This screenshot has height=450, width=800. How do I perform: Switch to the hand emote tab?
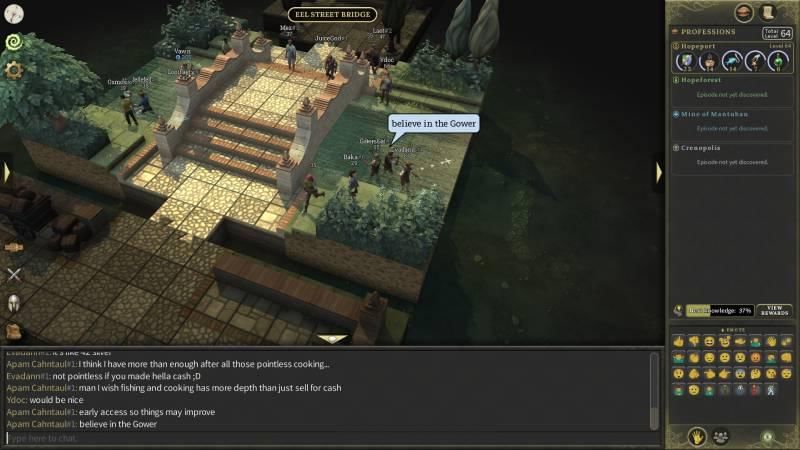tap(696, 436)
